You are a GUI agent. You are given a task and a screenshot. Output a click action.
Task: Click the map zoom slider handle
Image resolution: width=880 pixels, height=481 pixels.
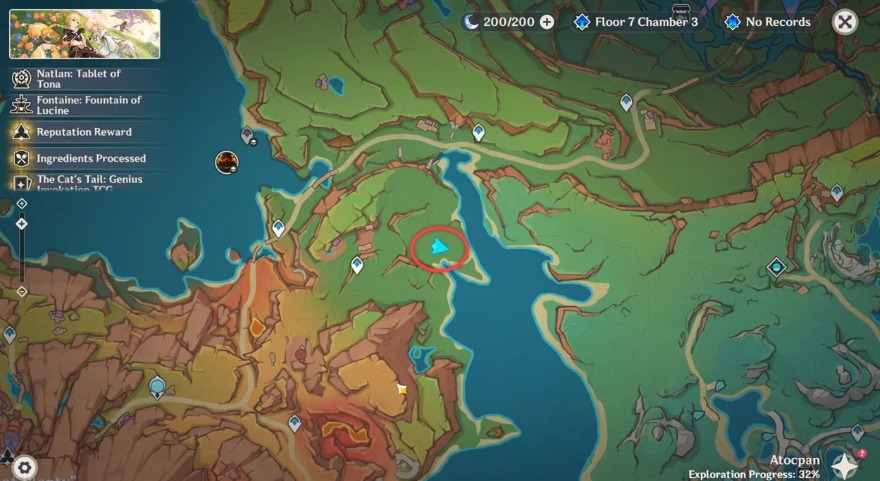(22, 224)
